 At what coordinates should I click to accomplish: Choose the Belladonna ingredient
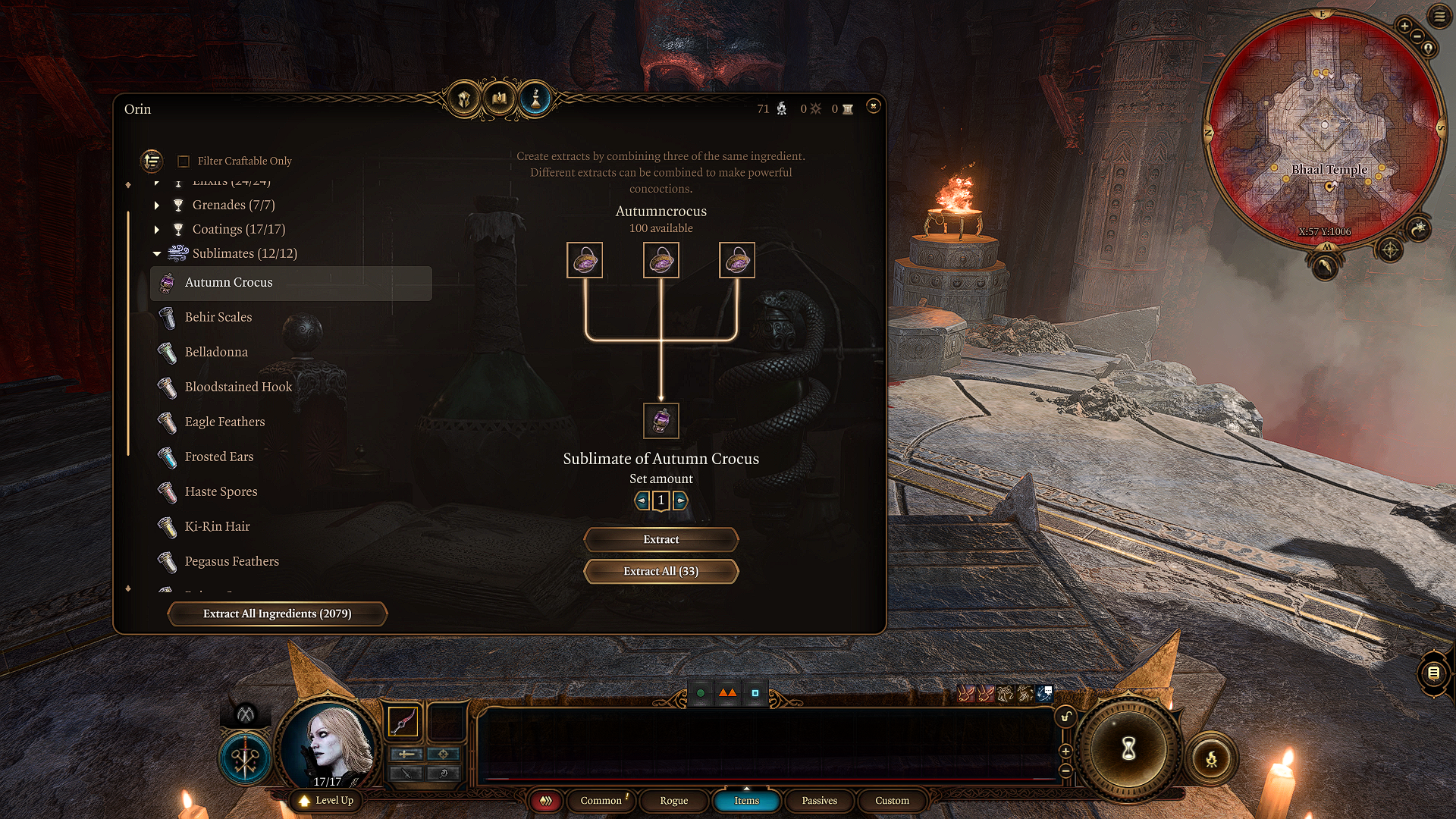(x=216, y=352)
